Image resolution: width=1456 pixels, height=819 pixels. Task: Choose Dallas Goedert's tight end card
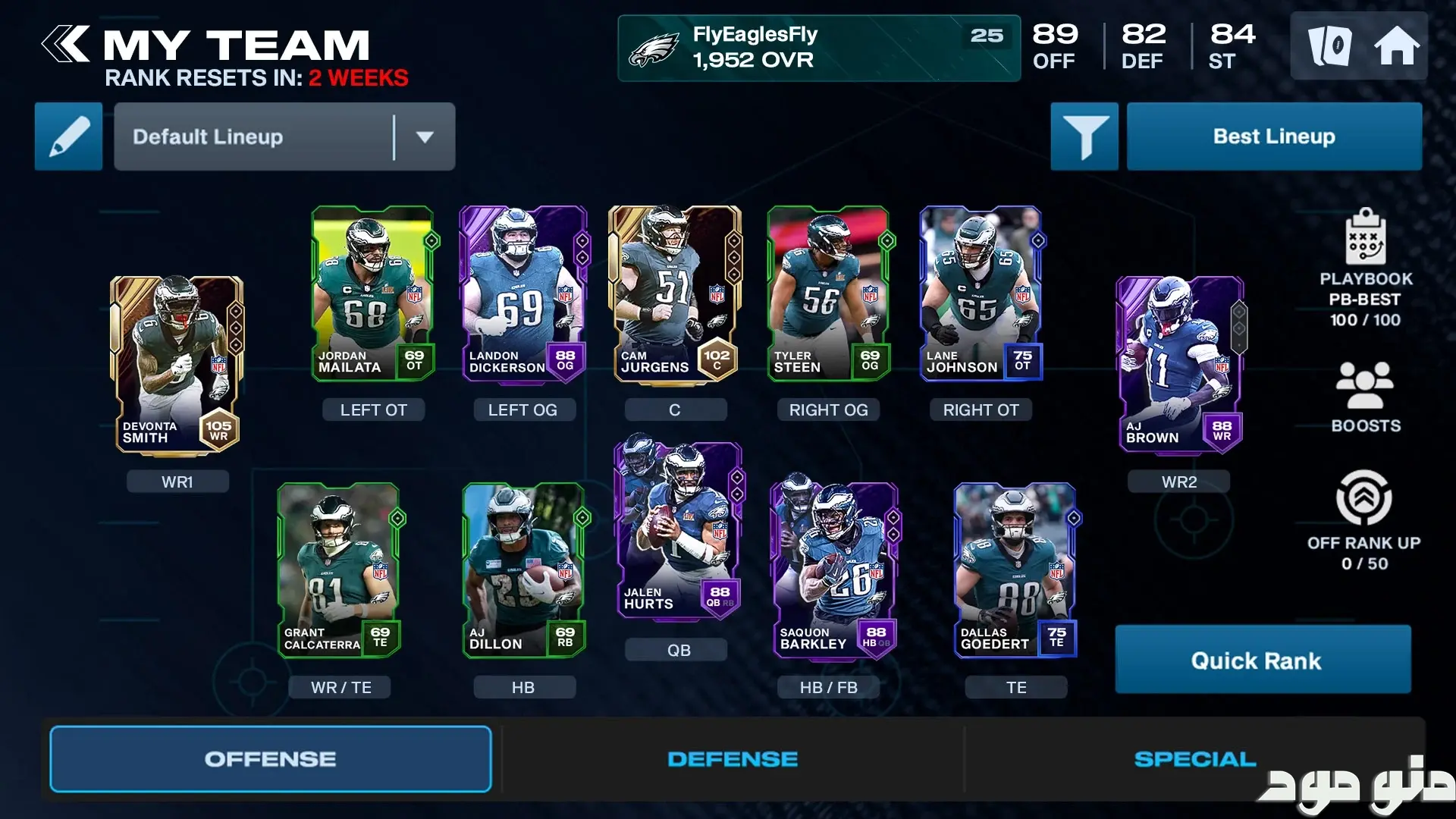(1015, 570)
